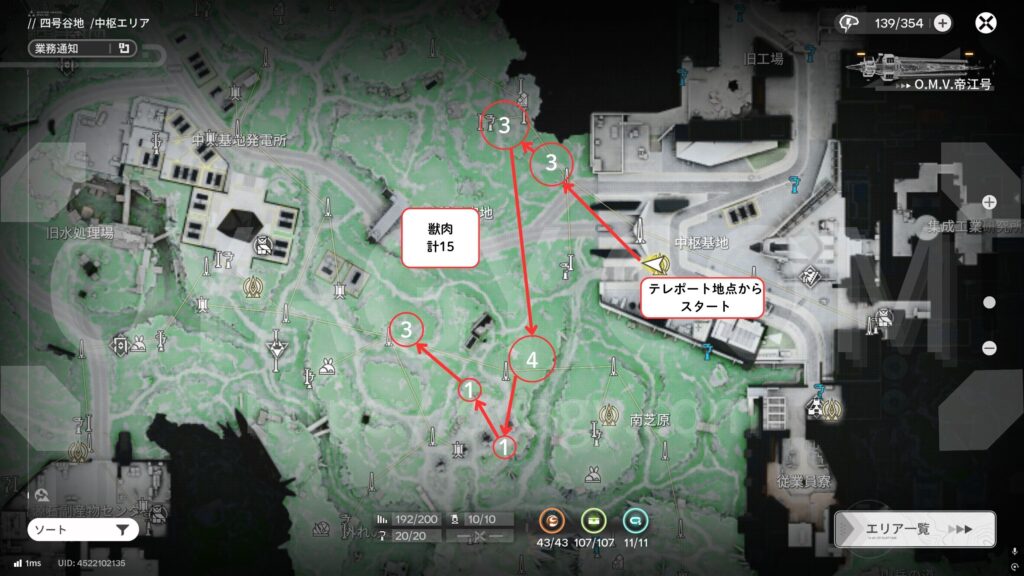Open the ソート map filter
Screen dimensions: 1024x576
[82, 529]
